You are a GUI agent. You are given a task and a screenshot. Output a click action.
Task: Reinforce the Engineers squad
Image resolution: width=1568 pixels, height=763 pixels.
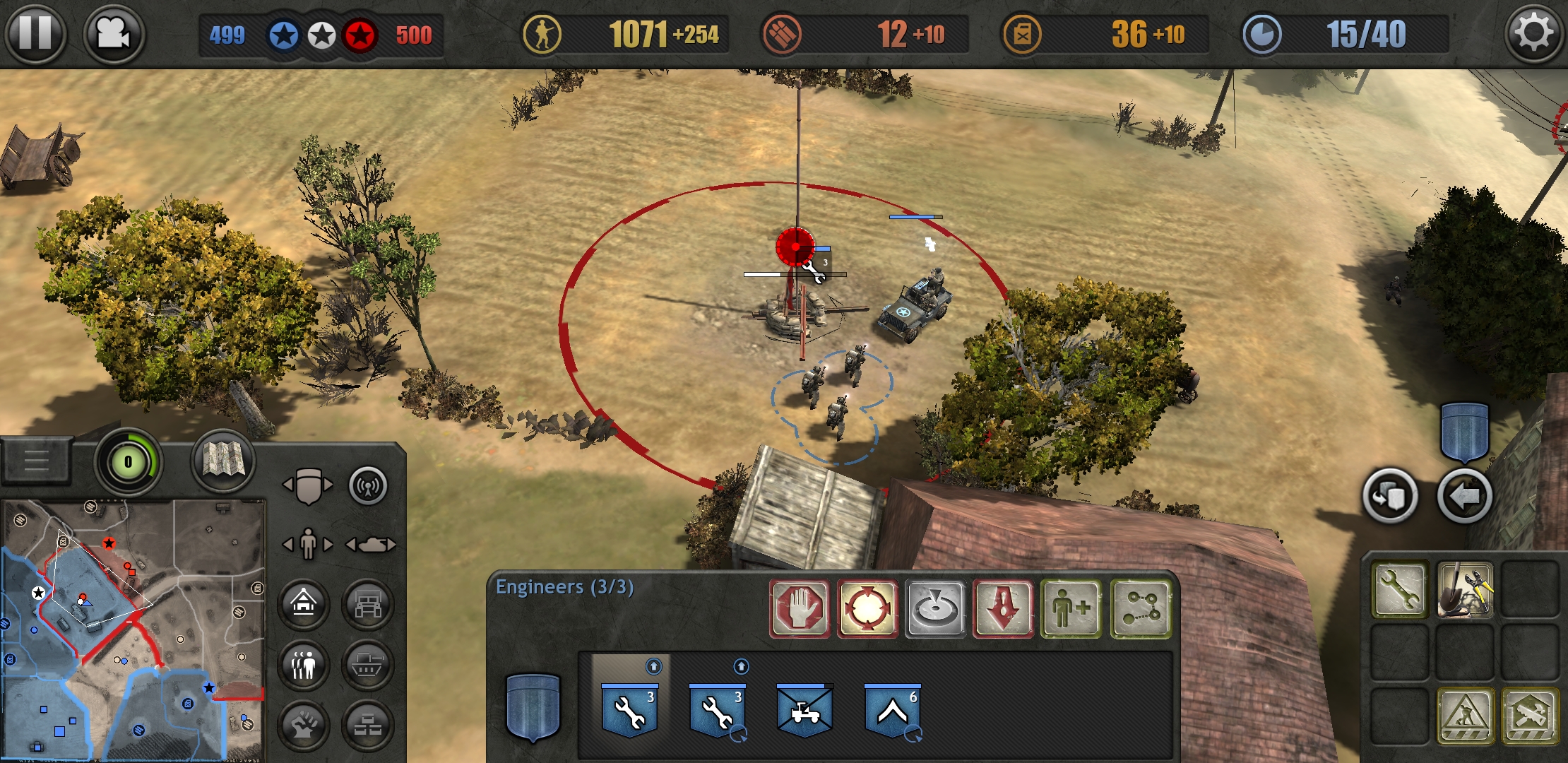[1071, 608]
